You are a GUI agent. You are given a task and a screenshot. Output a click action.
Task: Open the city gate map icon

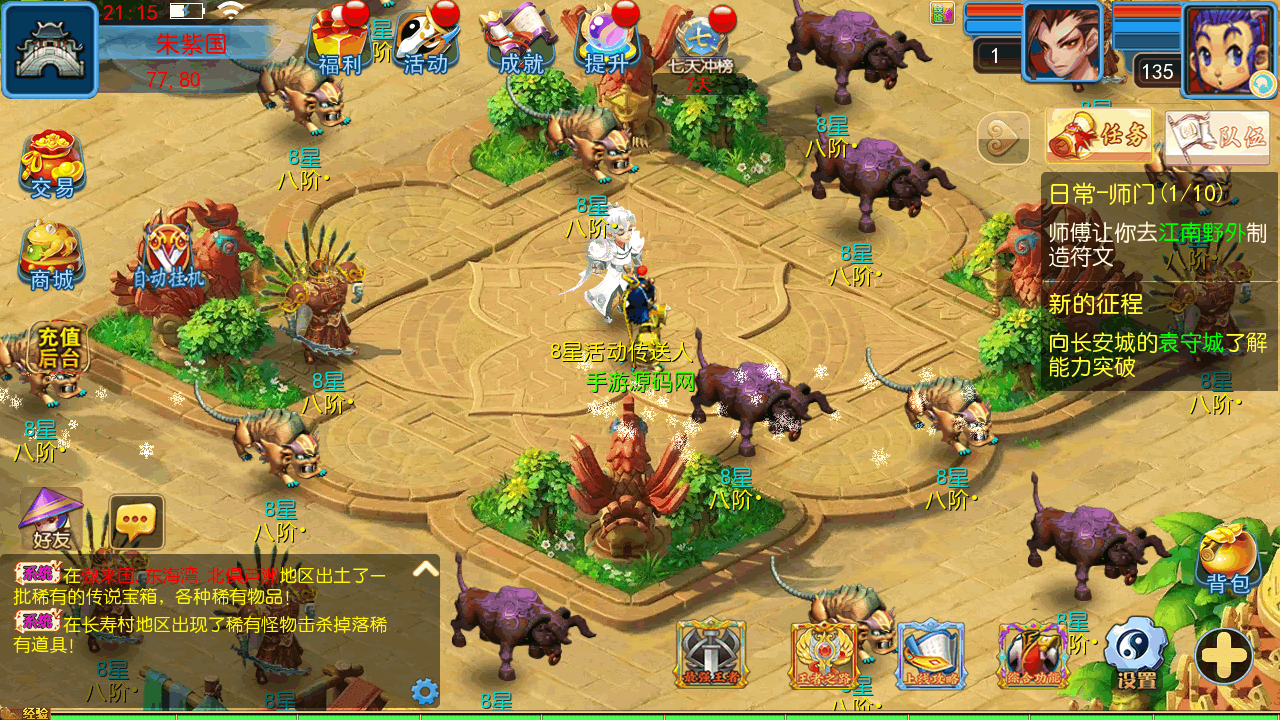49,50
